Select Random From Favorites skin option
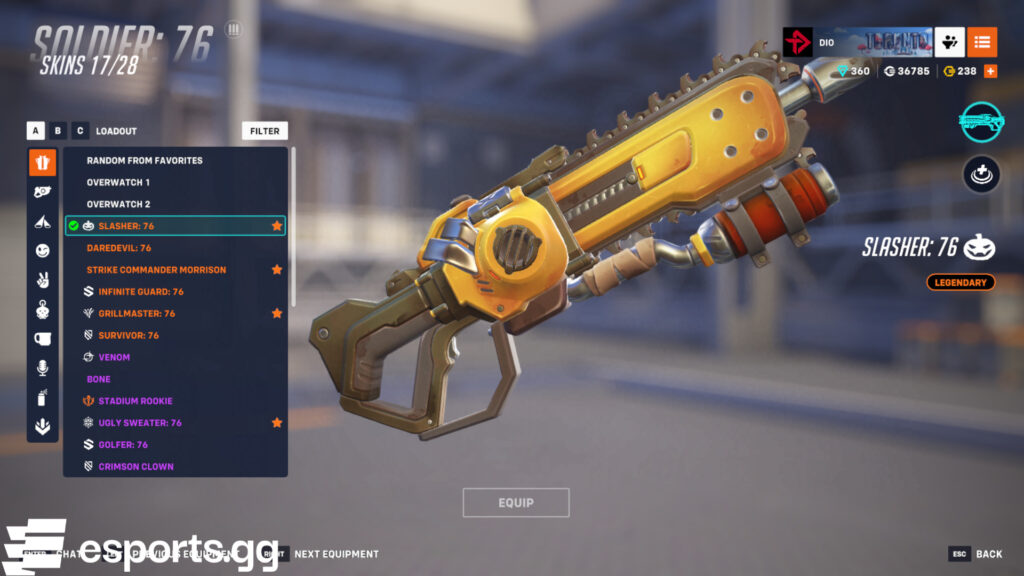This screenshot has height=576, width=1024. [x=144, y=160]
